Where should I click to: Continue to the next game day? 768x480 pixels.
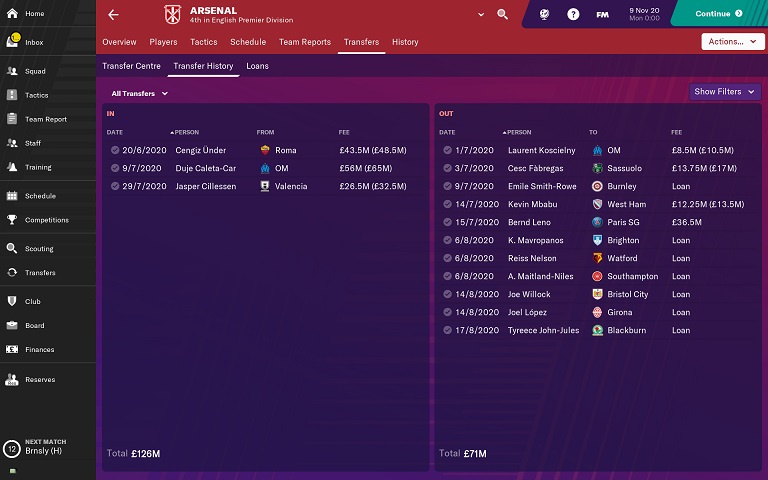coord(718,14)
